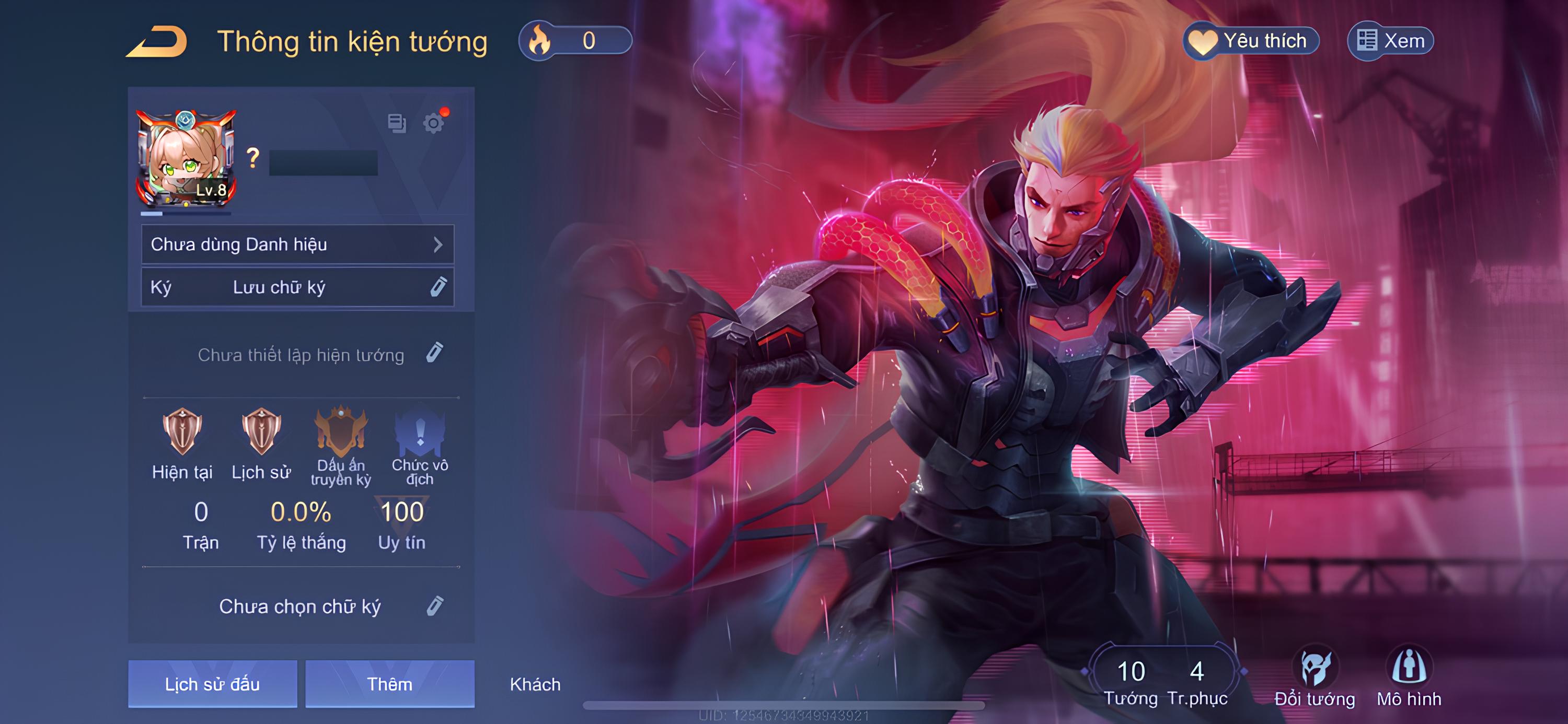Open Lịch sử đấu match history
1568x724 pixels.
tap(212, 684)
